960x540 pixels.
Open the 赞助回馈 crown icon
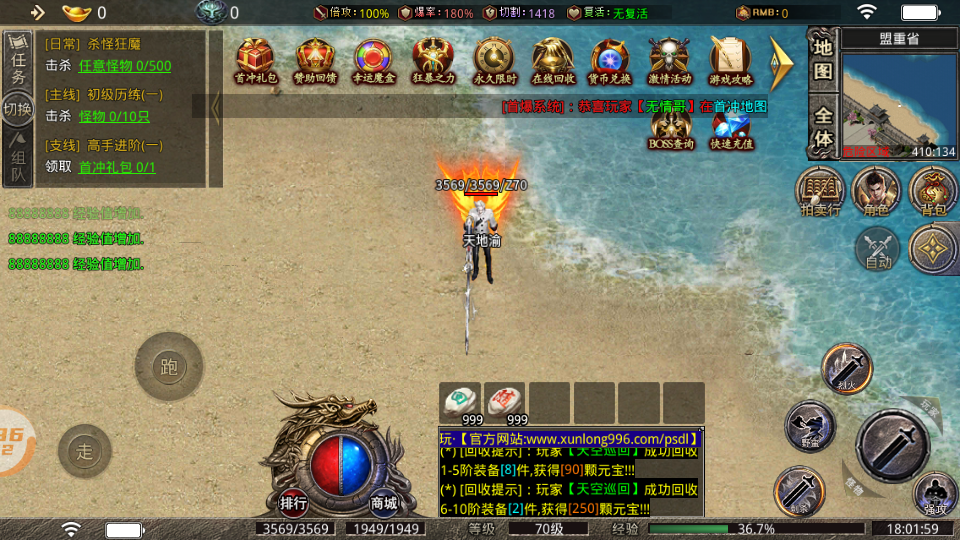click(315, 60)
